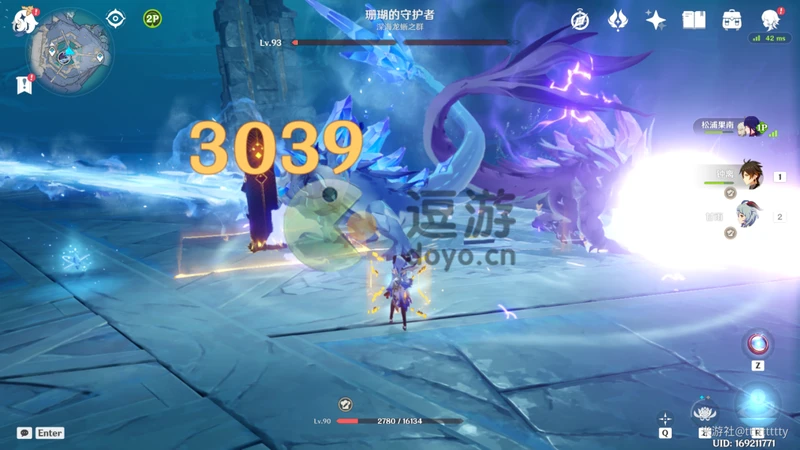Activate the lotus elemental skill
This screenshot has height=450, width=800.
[707, 411]
